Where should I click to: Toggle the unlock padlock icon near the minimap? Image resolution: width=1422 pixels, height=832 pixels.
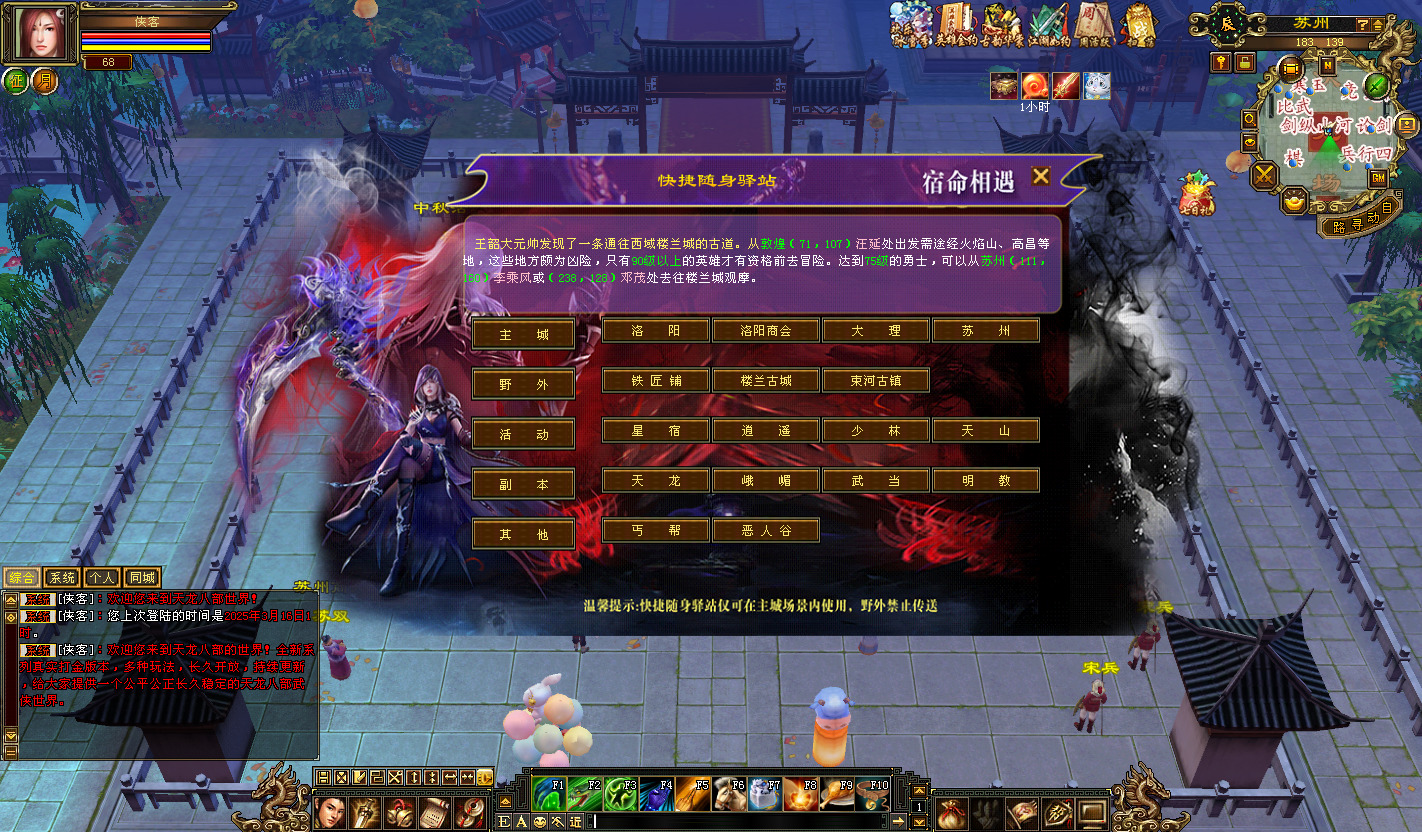1245,60
